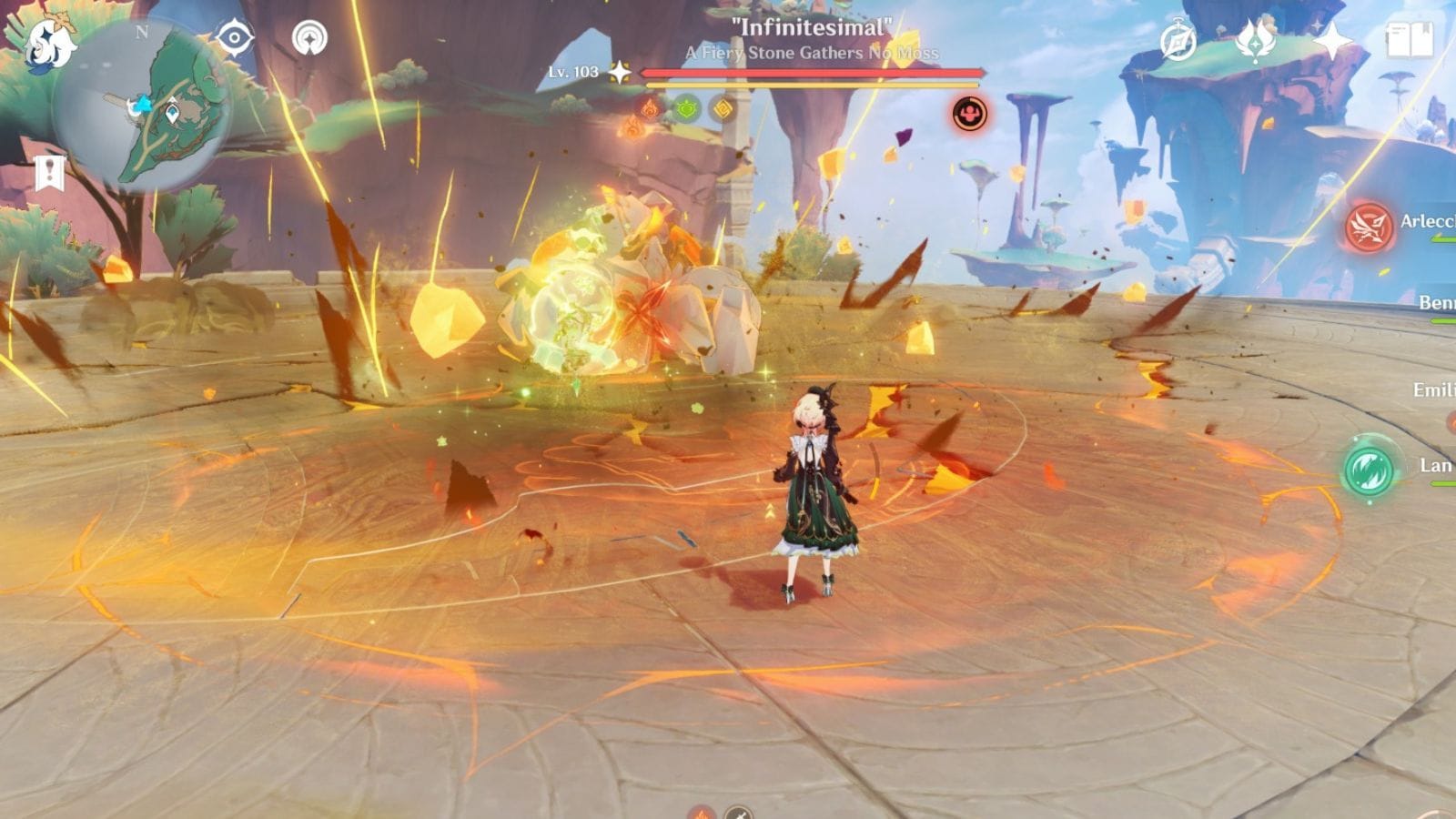Open the co-op broadcast icon

pyautogui.click(x=309, y=36)
